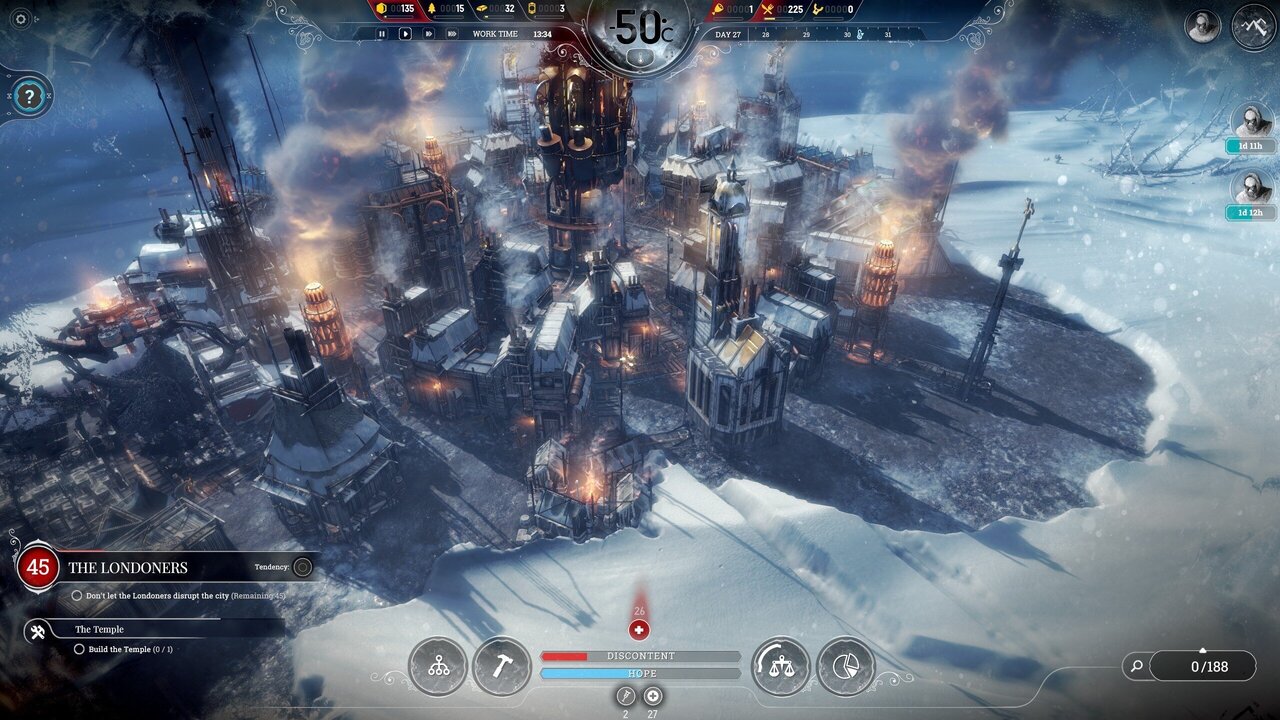Open the magnifier workforce search button
The width and height of the screenshot is (1280, 720).
[x=1136, y=665]
